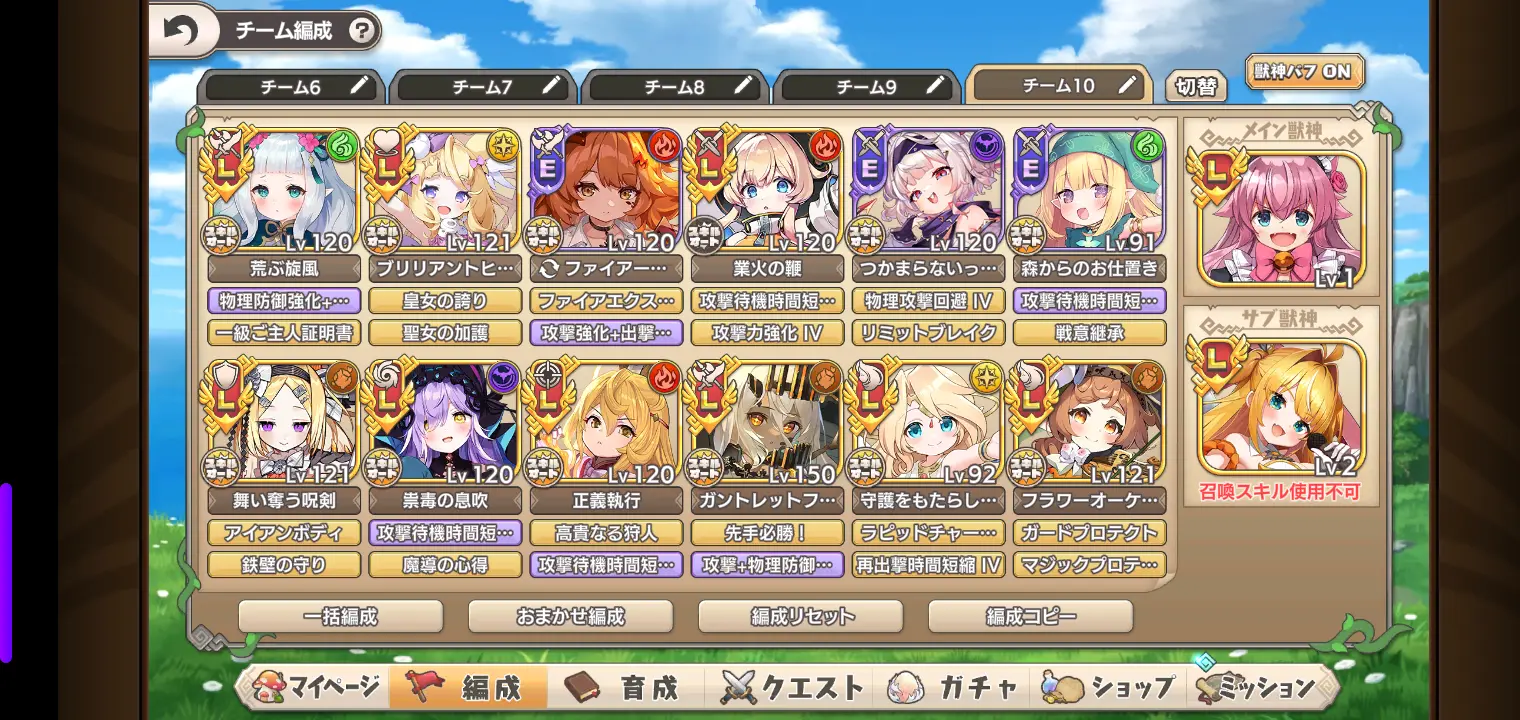Select the pink-haired main beast god portrait

[1281, 218]
